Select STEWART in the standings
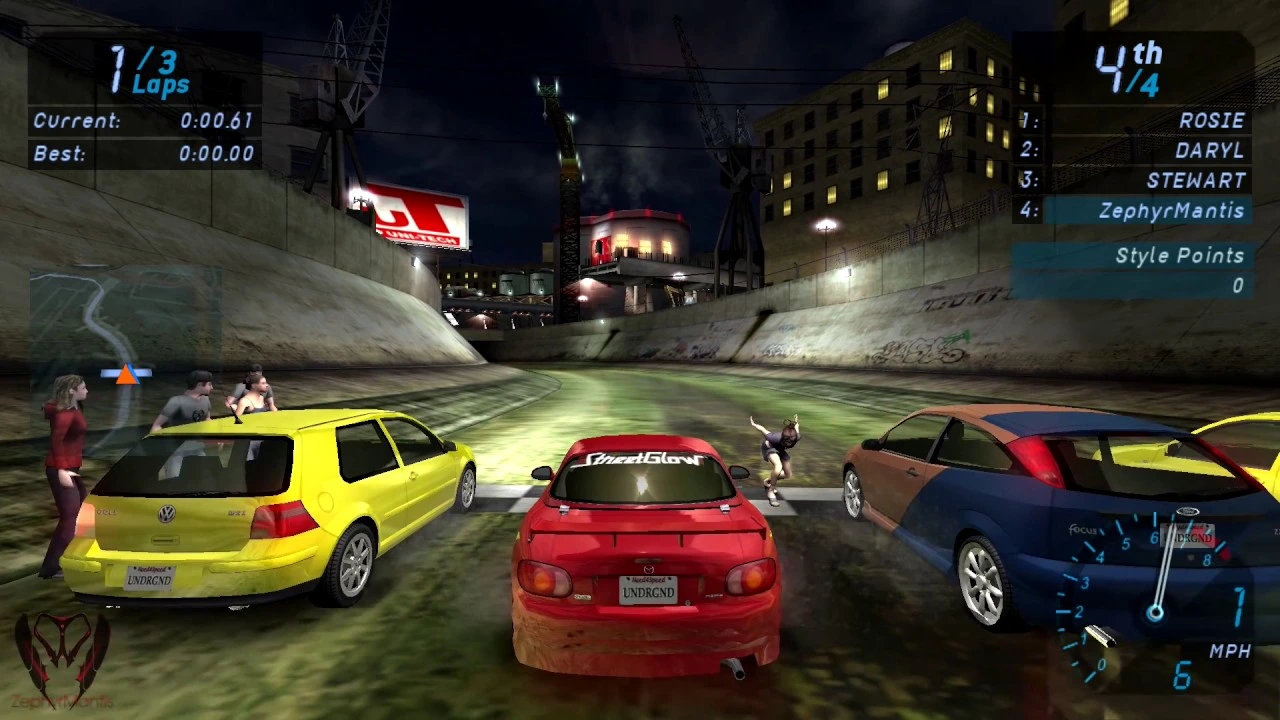 (x=1196, y=181)
